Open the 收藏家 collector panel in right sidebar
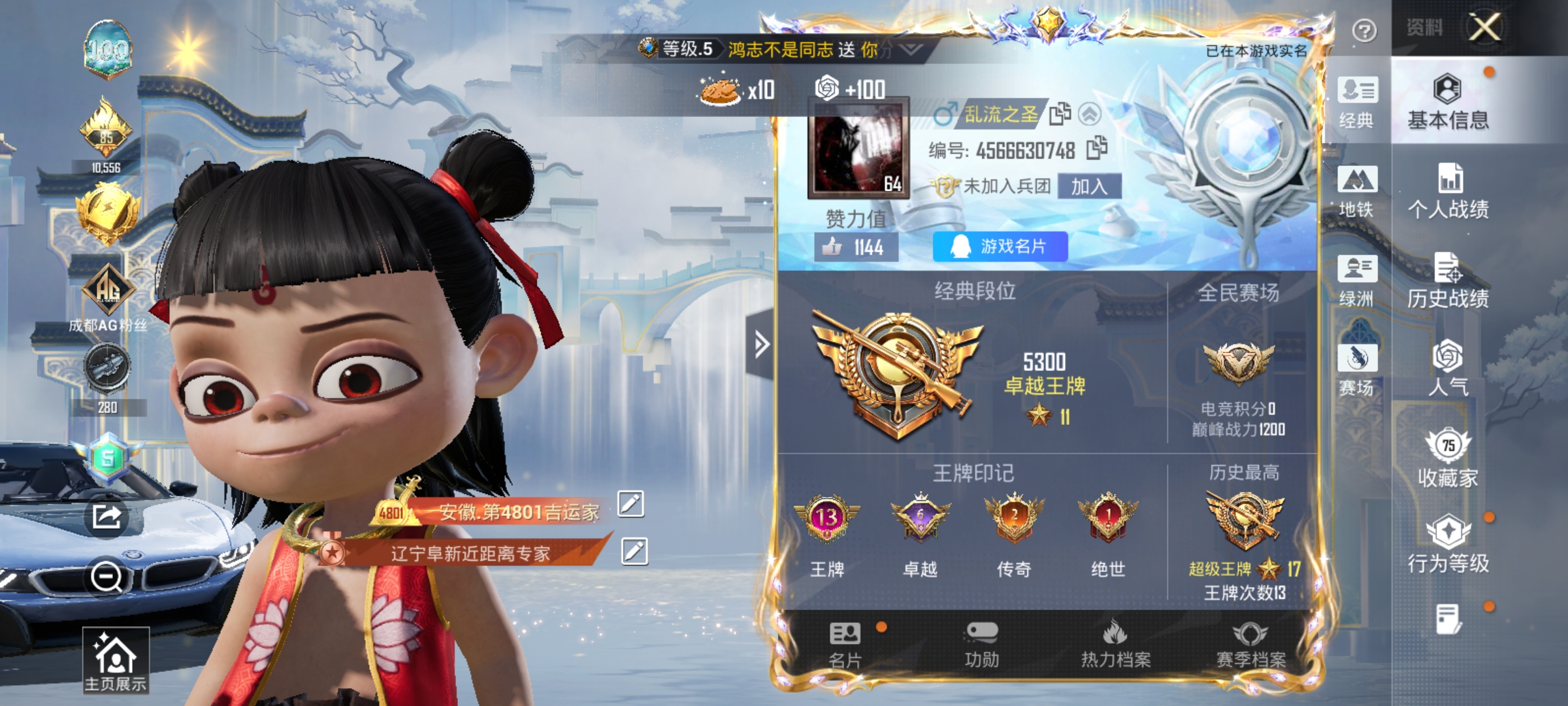1568x706 pixels. (x=1448, y=458)
